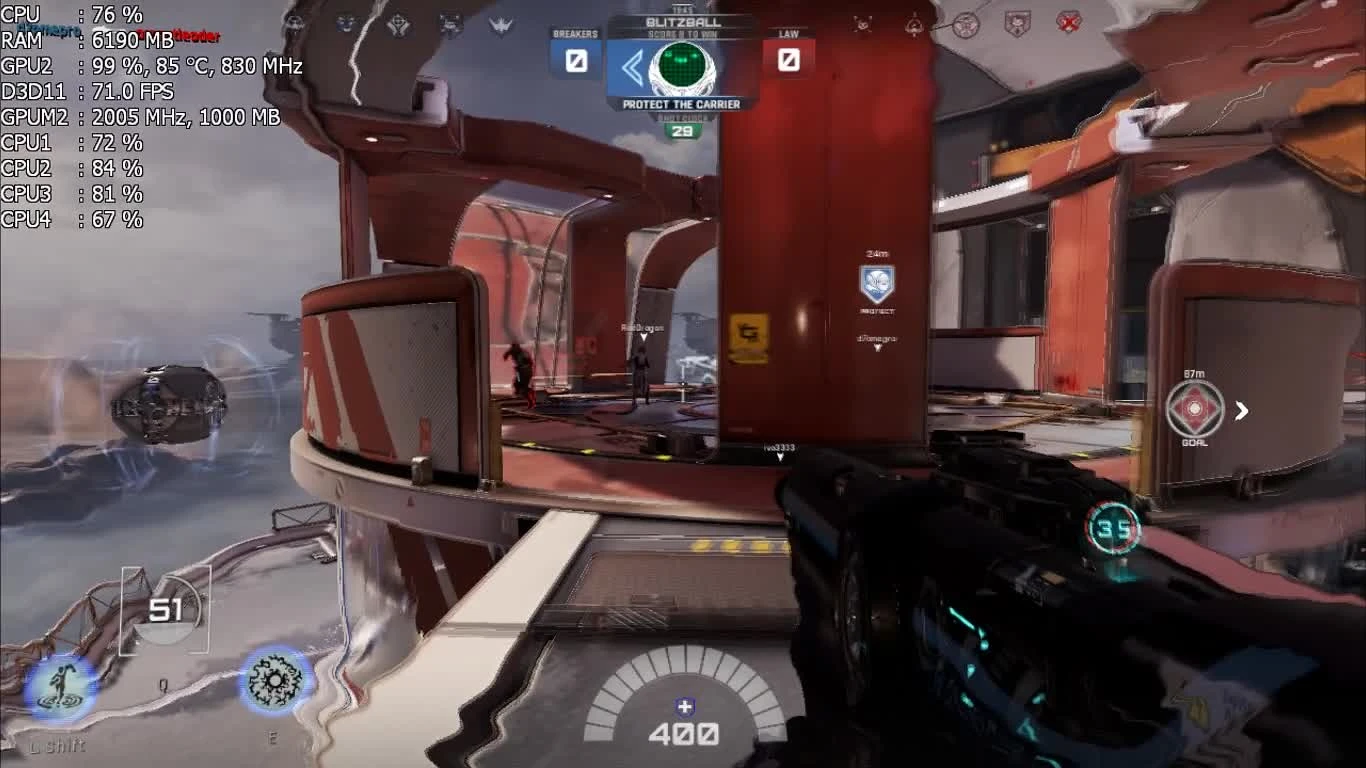This screenshot has width=1366, height=768.
Task: Click the green 29 shot clock counter
Action: (x=684, y=128)
